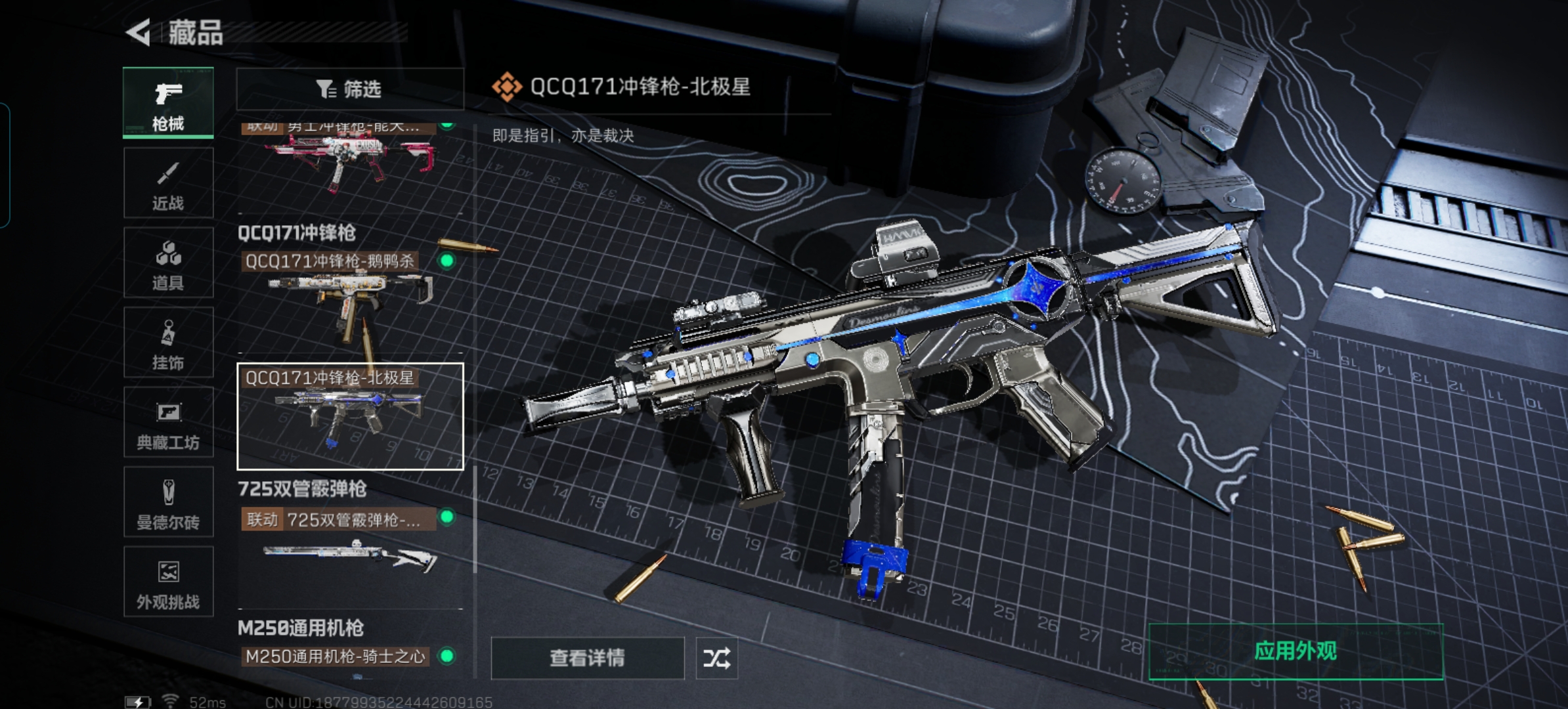Select the 道具 items category

click(x=168, y=263)
